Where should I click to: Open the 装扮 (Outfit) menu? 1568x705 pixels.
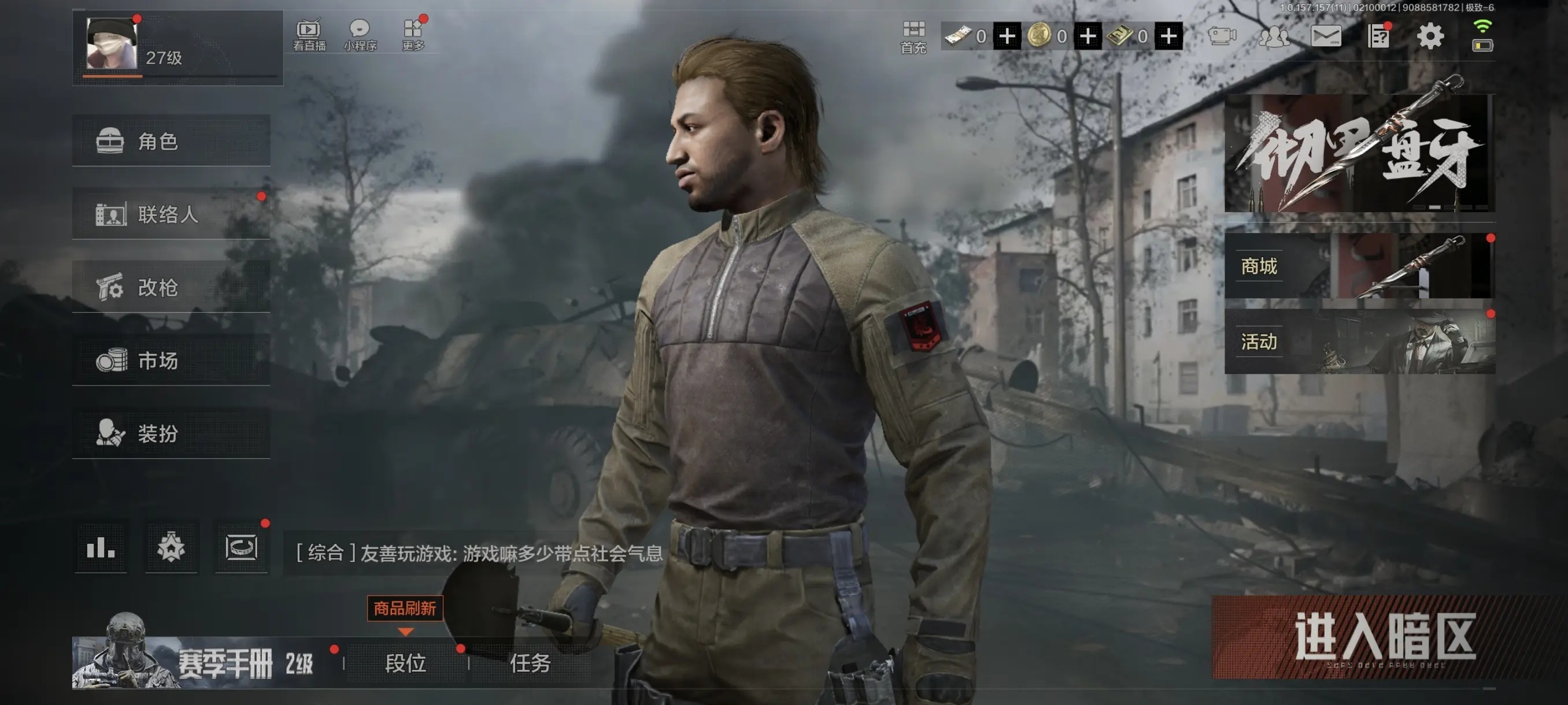click(171, 433)
